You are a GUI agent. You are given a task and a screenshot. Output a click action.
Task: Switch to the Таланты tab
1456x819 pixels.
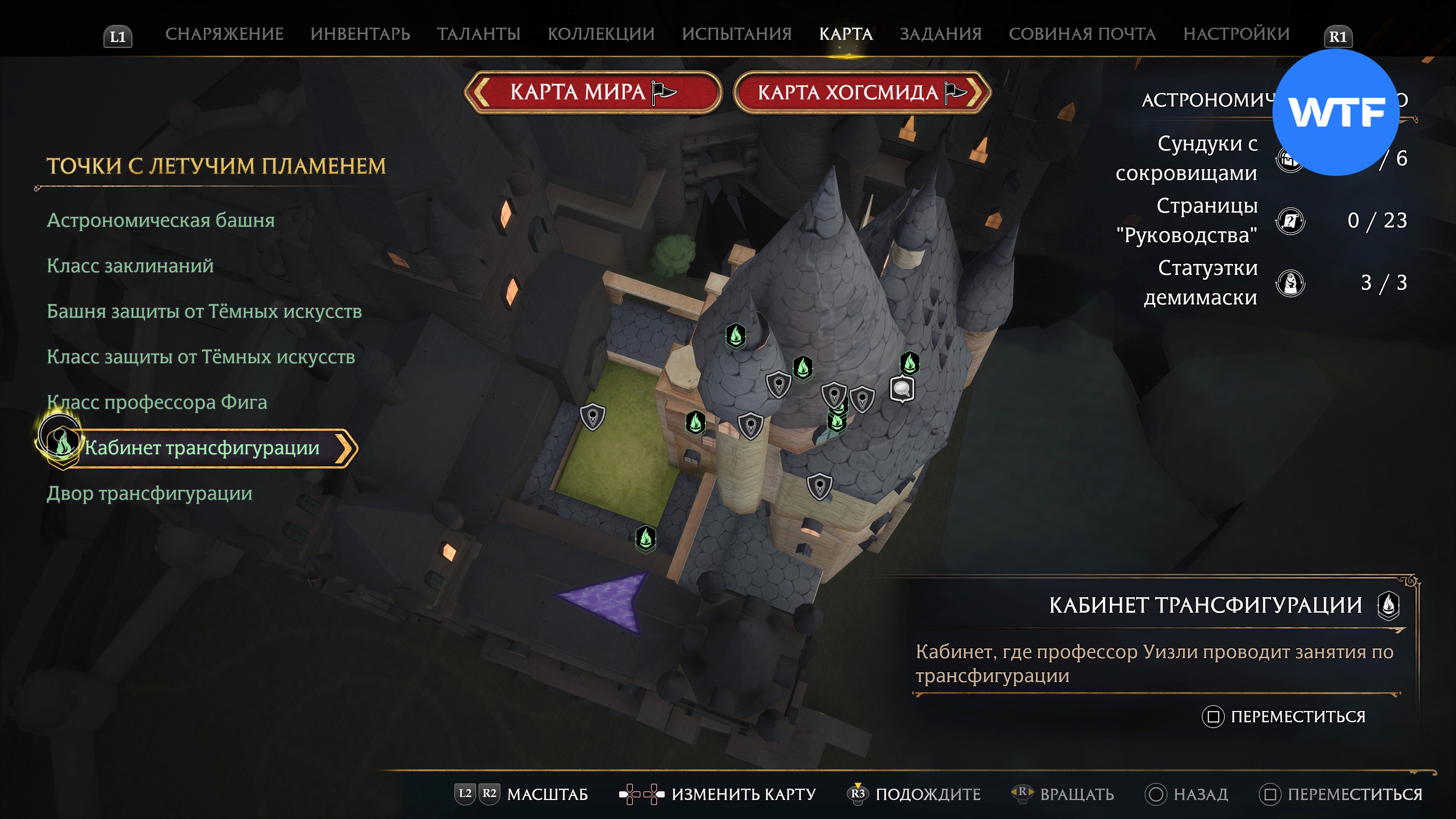[x=478, y=34]
